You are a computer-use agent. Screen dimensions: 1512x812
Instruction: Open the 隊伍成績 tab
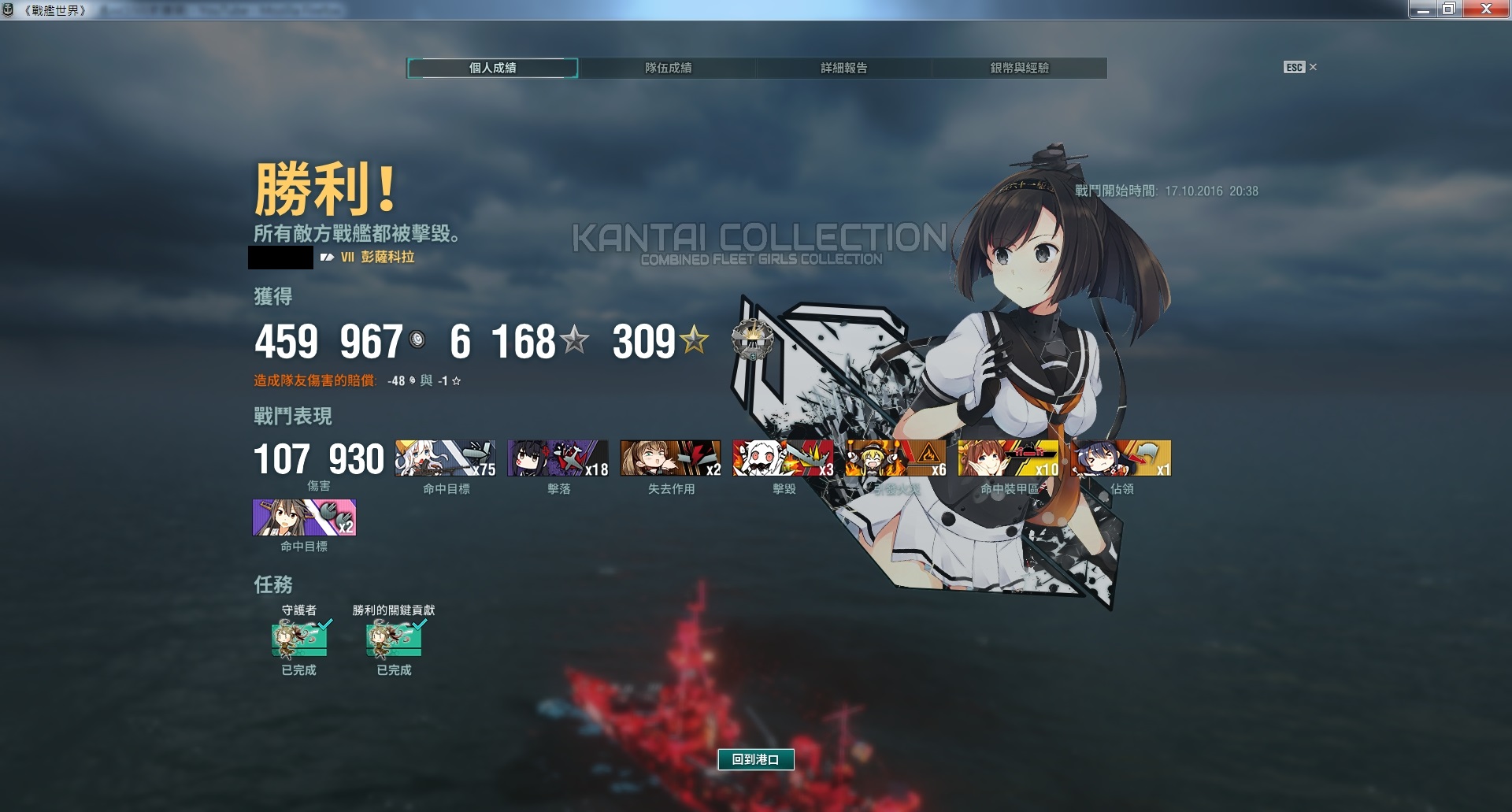668,68
